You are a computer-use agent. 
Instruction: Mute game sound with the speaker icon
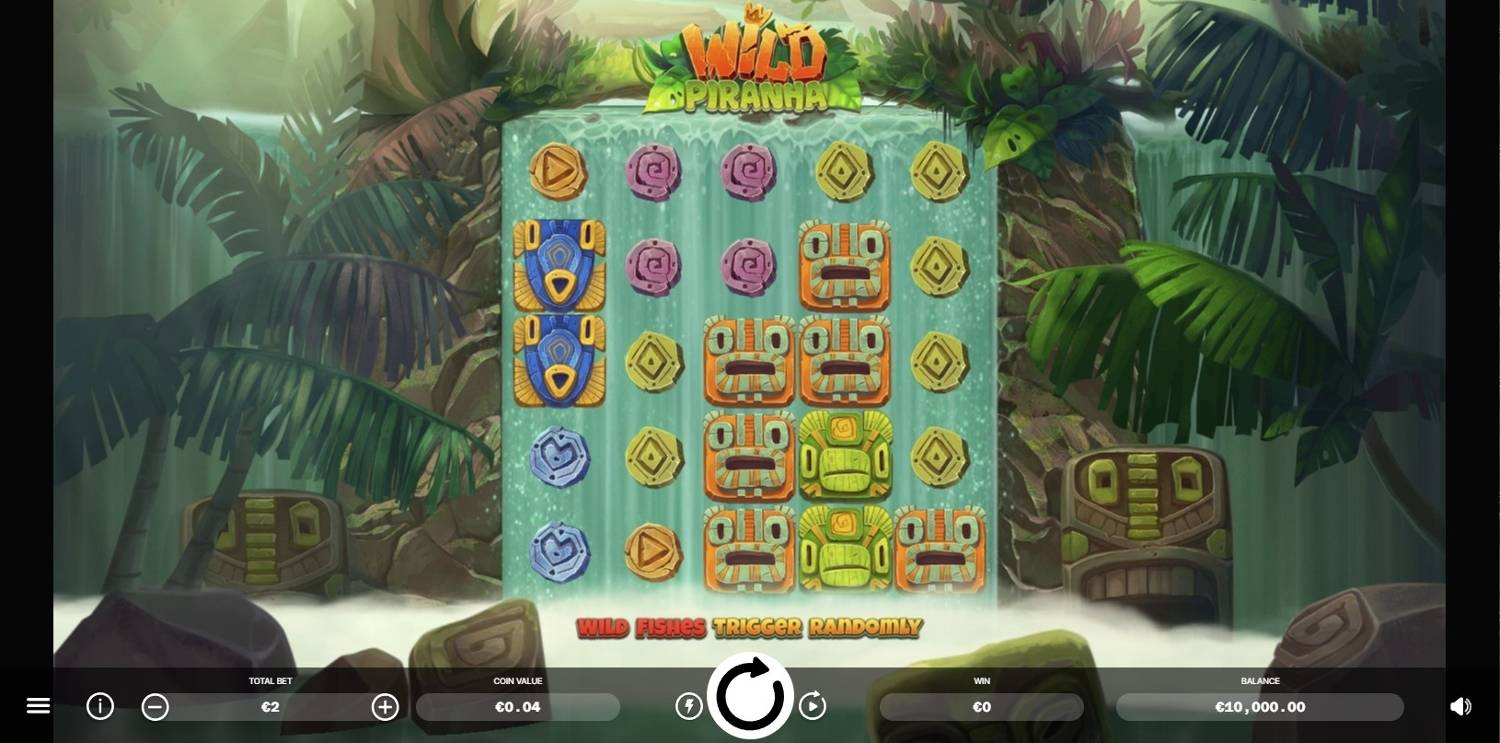[1463, 706]
